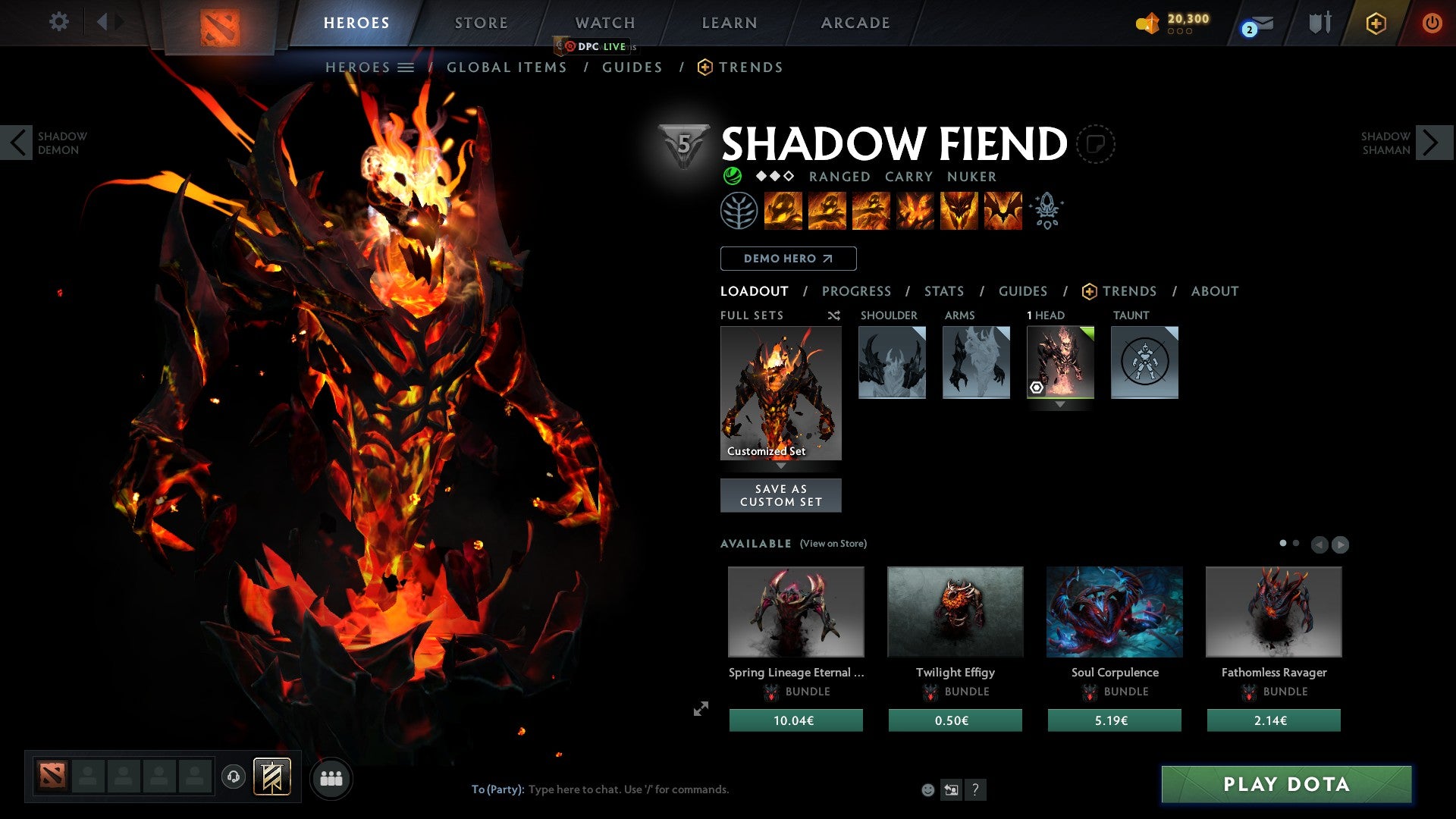The width and height of the screenshot is (1456, 819).
Task: Click the party members icon near the chat bar
Action: coord(331,777)
